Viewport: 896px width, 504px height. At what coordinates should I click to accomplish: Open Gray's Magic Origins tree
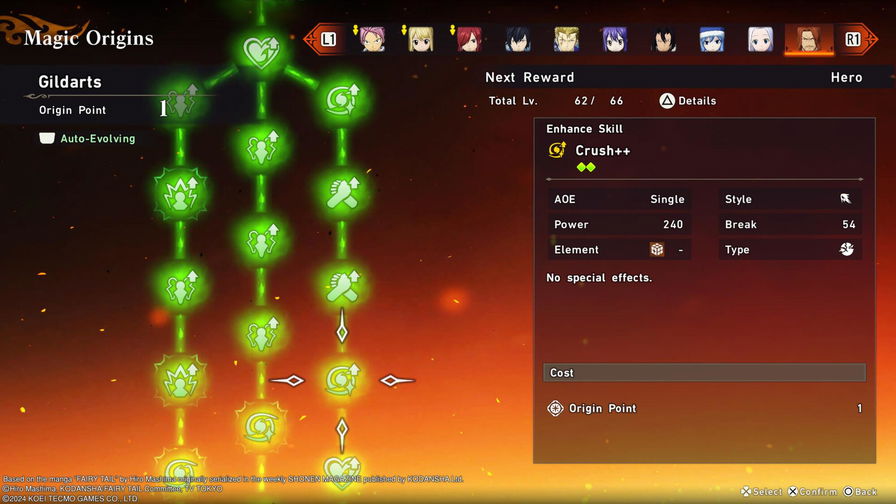click(518, 39)
